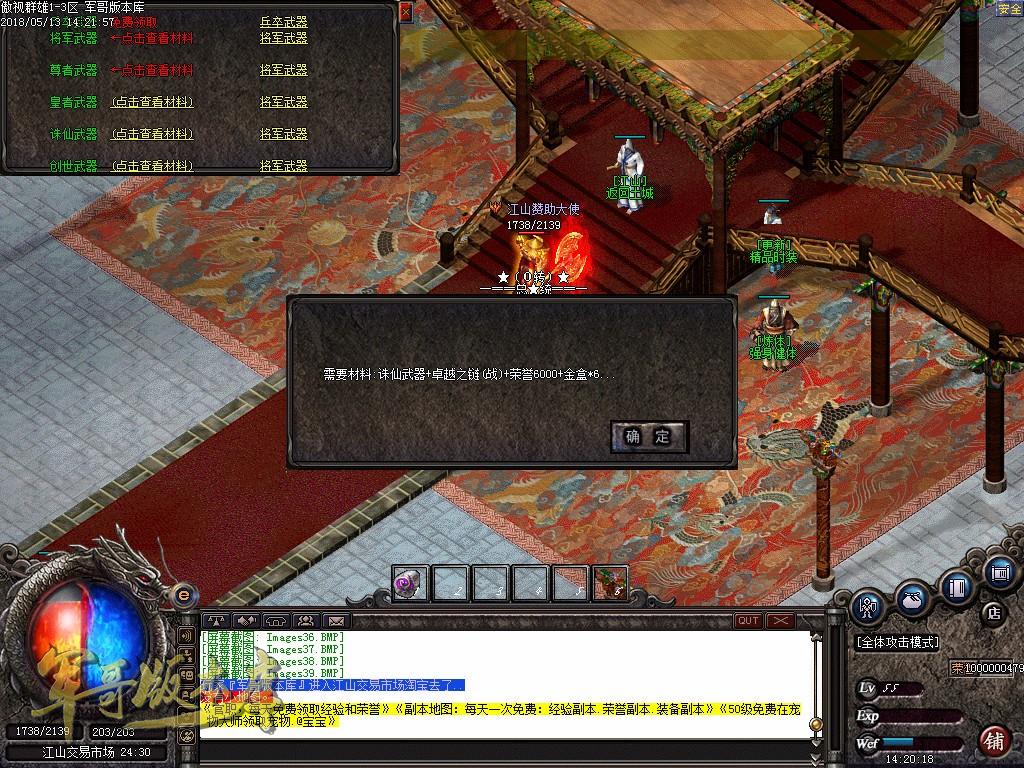Open the skill book icon
The image size is (1024, 768).
[x=957, y=585]
